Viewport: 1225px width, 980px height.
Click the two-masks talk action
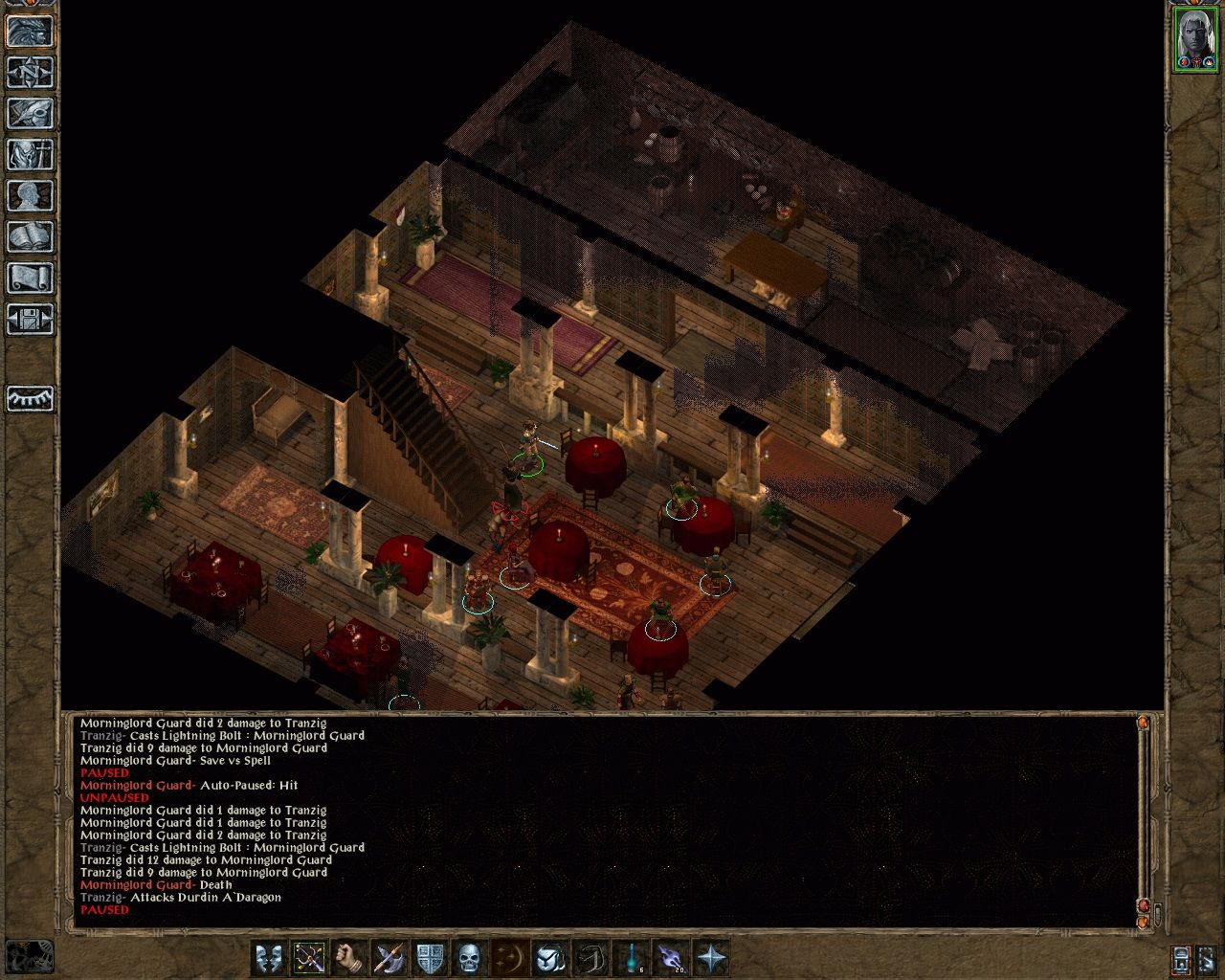tap(269, 957)
